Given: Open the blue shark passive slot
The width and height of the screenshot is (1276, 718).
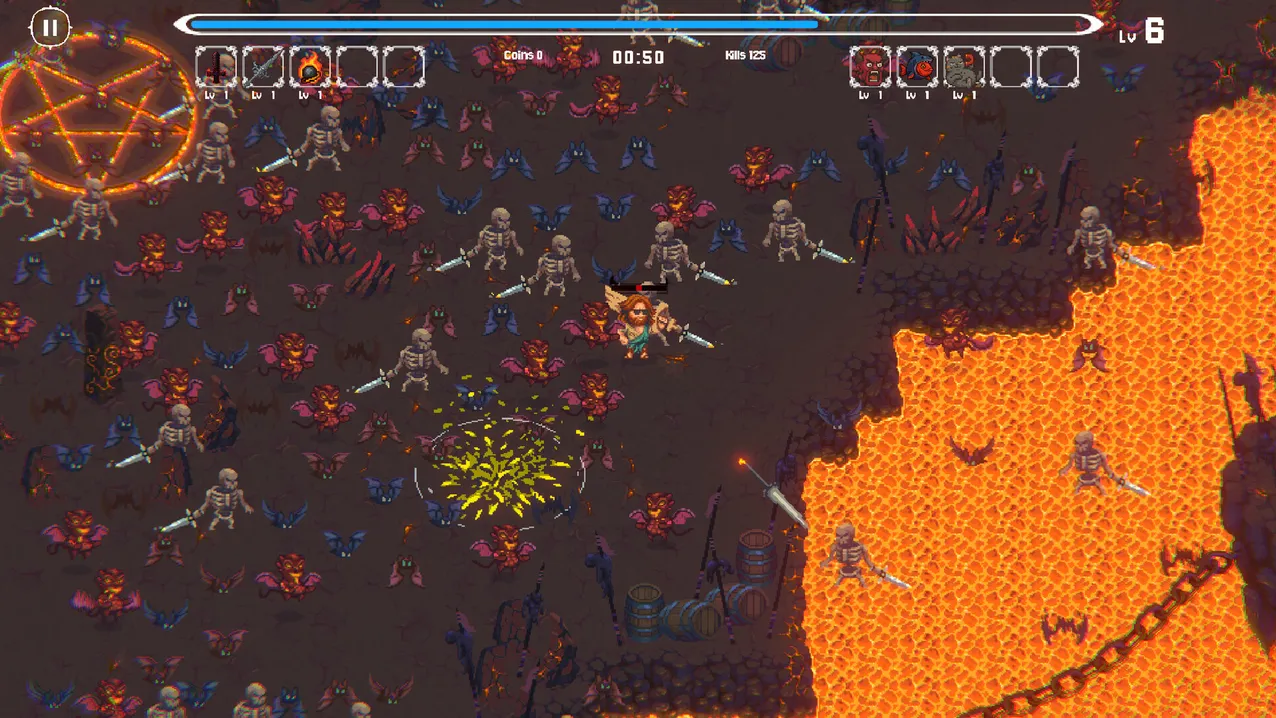Looking at the screenshot, I should coord(917,67).
